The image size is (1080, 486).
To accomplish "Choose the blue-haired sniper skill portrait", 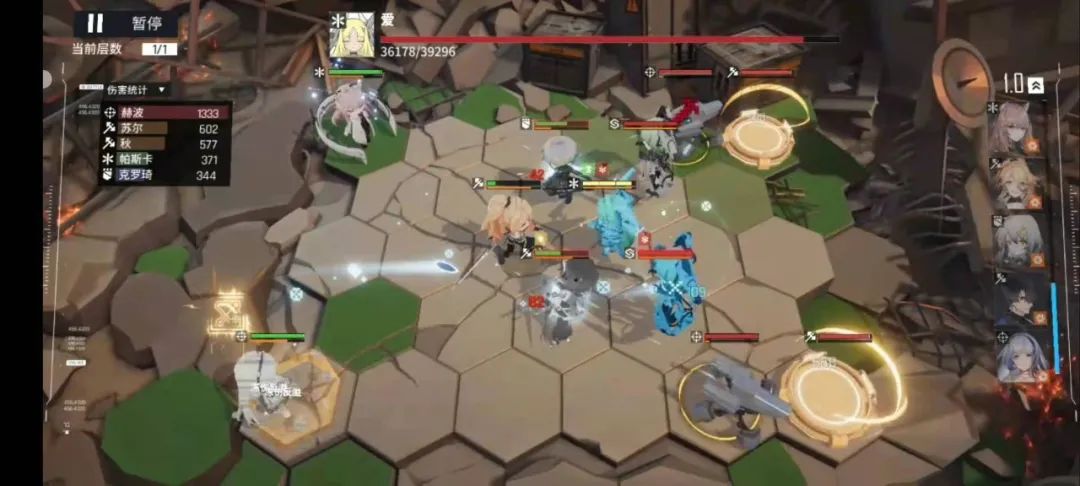I will pos(1021,356).
